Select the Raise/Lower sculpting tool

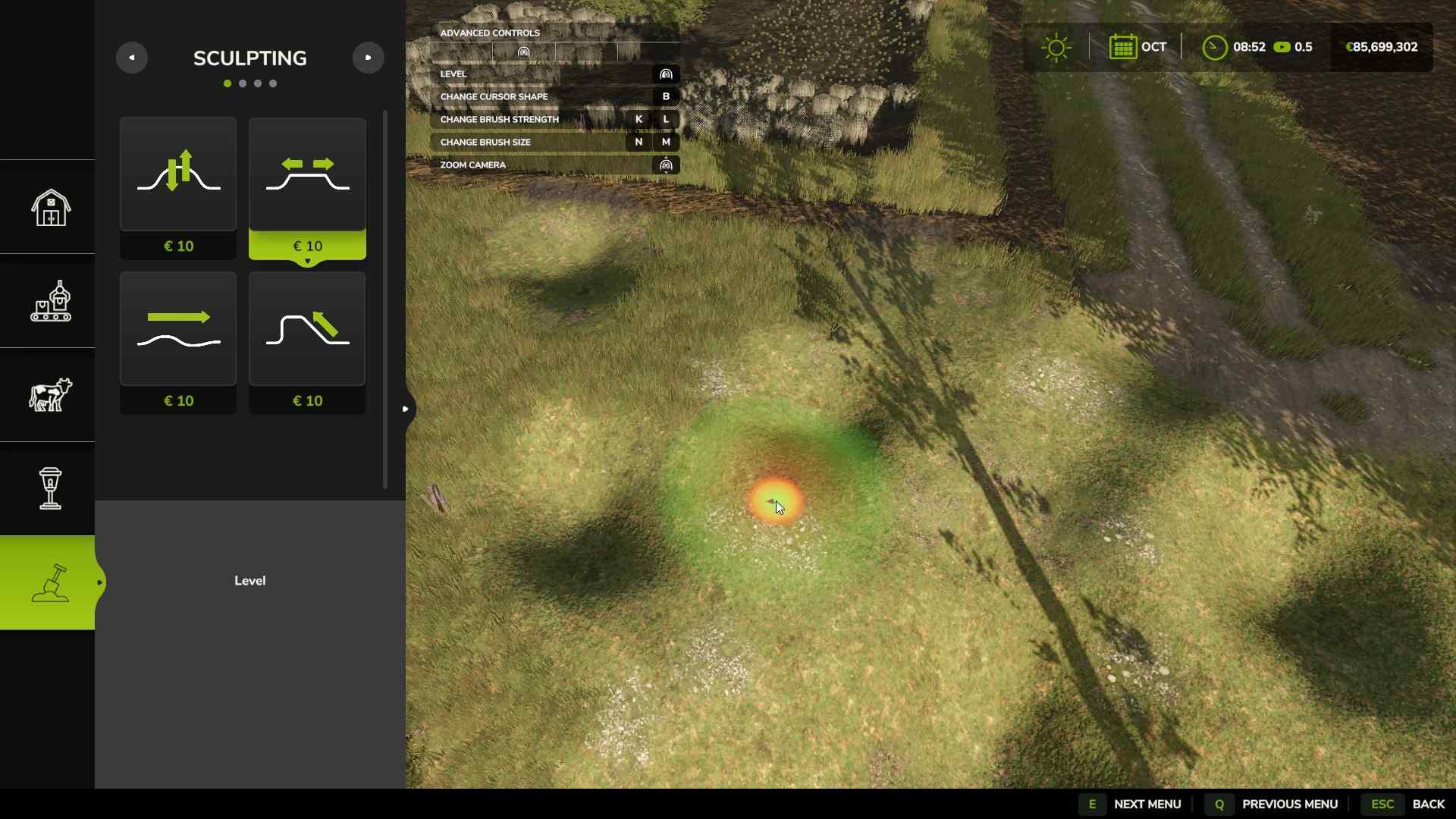pos(177,174)
